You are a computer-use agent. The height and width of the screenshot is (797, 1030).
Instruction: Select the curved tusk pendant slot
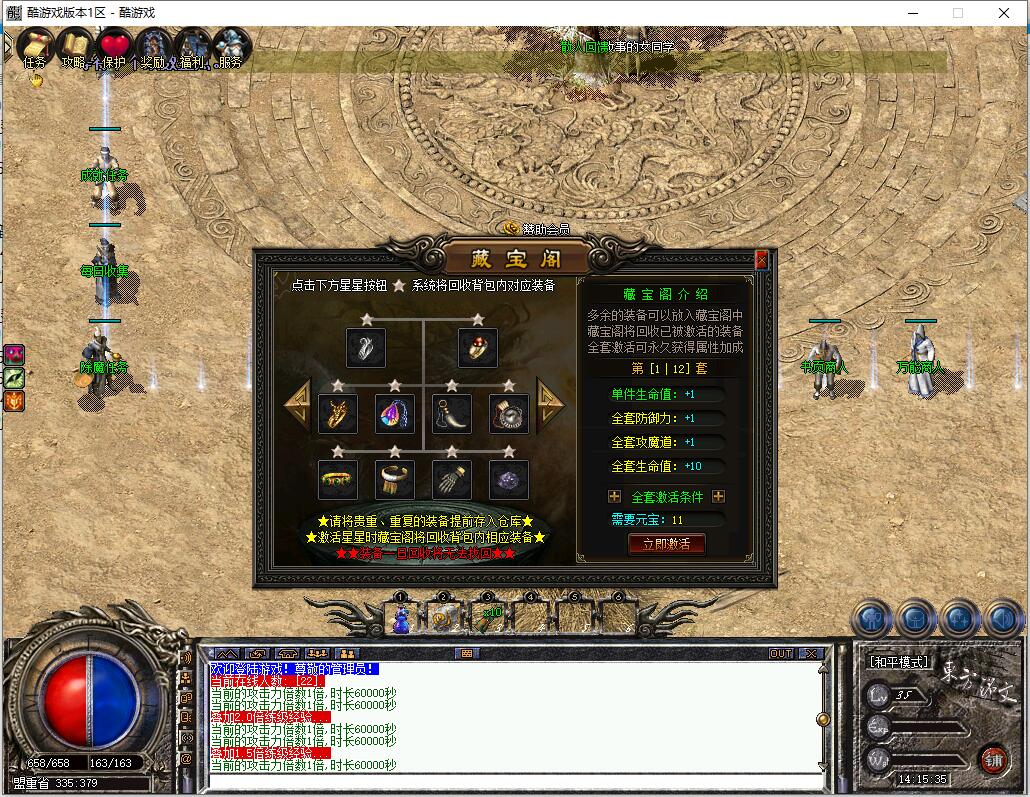click(452, 414)
